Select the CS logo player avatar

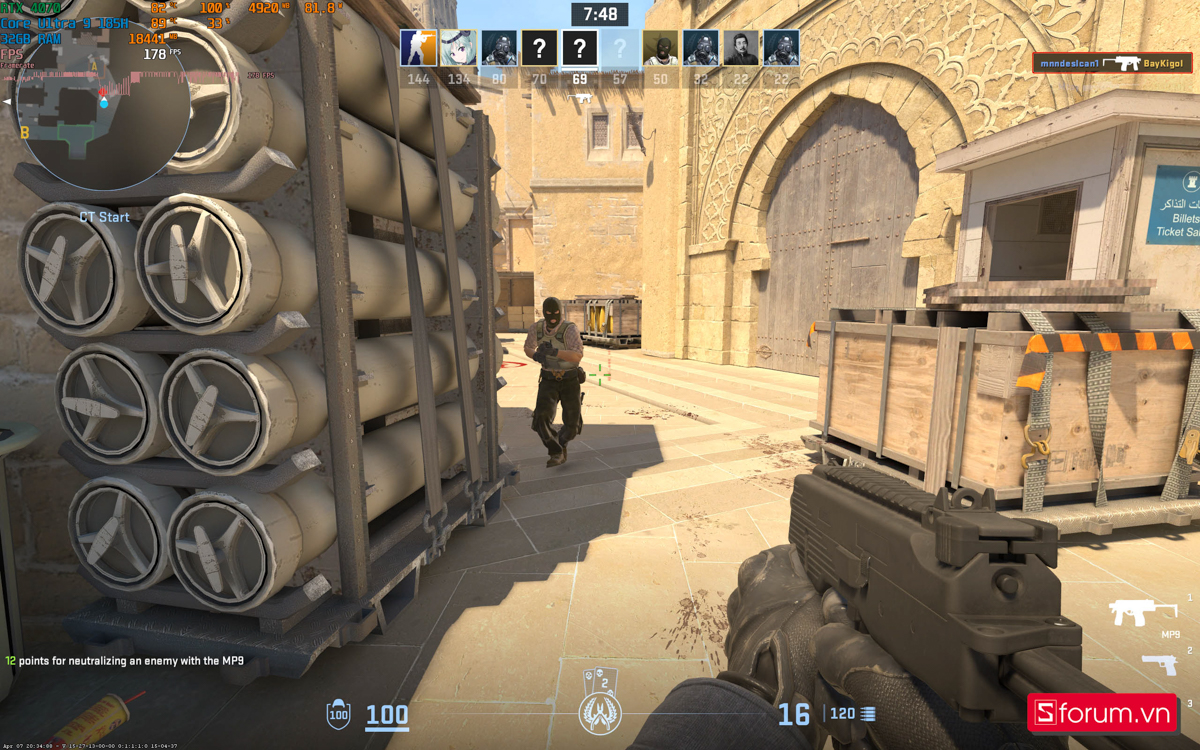pos(419,47)
